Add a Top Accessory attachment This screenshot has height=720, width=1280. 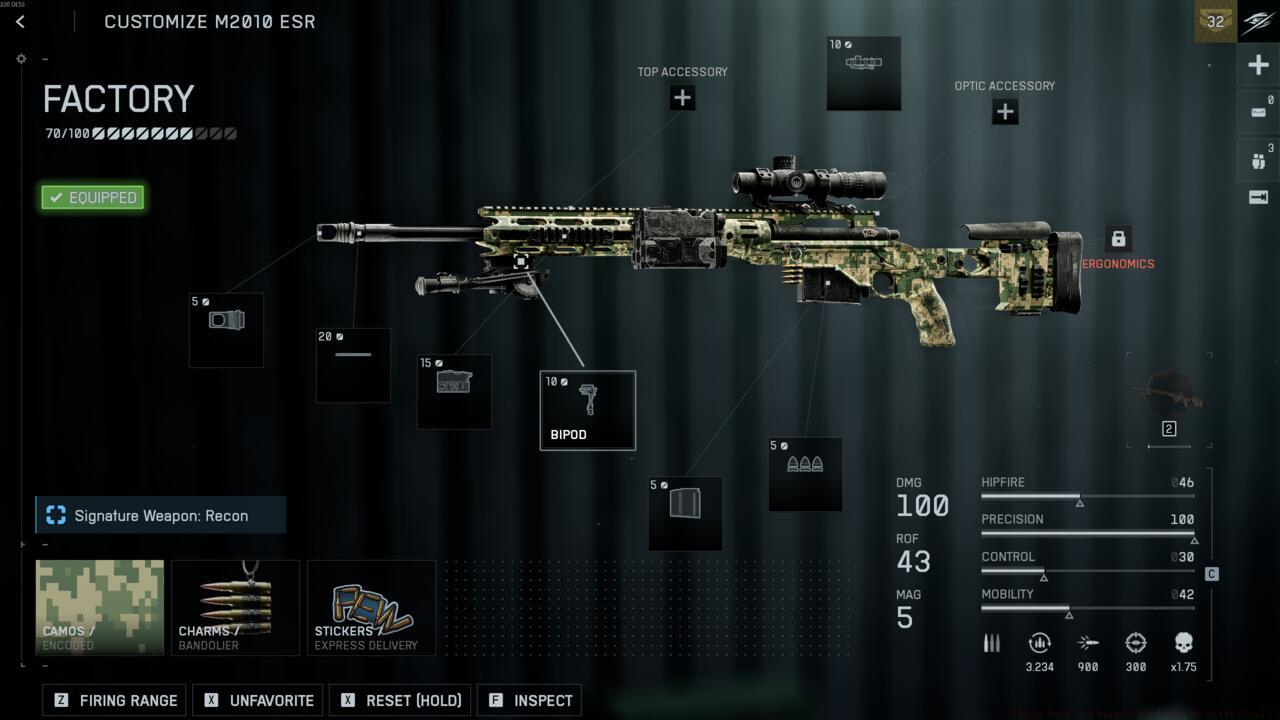point(682,98)
